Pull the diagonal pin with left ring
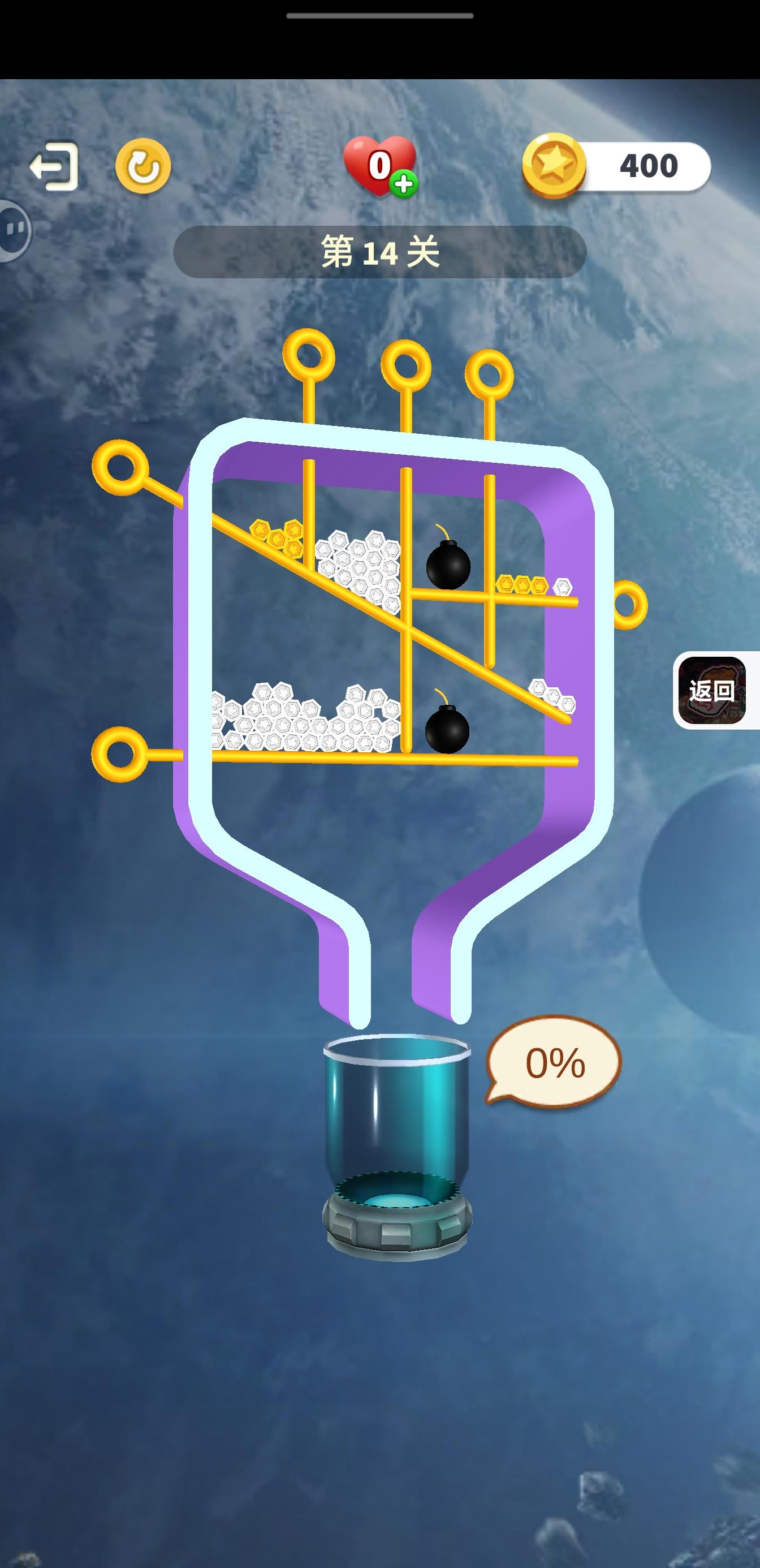The width and height of the screenshot is (760, 1568). [119, 466]
